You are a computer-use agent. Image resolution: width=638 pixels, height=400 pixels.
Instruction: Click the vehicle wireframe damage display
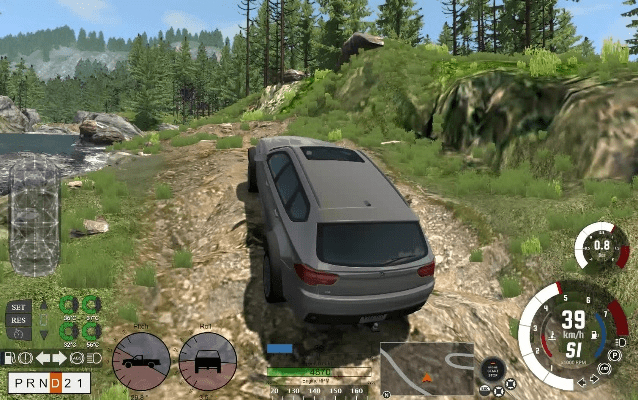coord(34,216)
